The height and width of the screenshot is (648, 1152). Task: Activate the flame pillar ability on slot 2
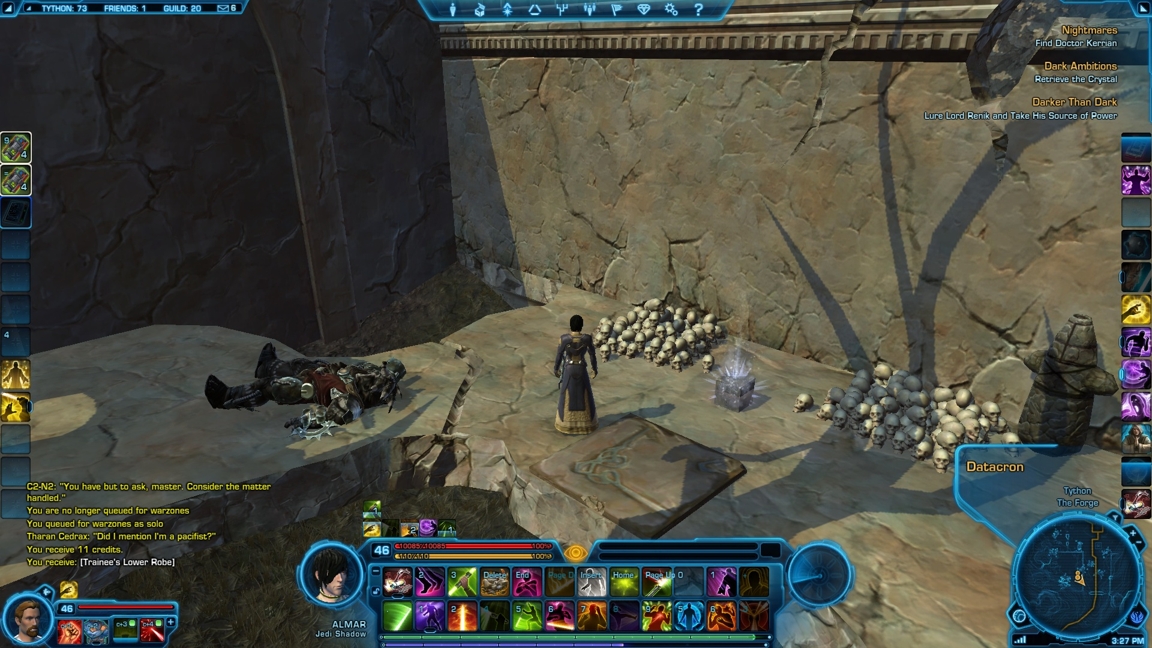pyautogui.click(x=462, y=617)
